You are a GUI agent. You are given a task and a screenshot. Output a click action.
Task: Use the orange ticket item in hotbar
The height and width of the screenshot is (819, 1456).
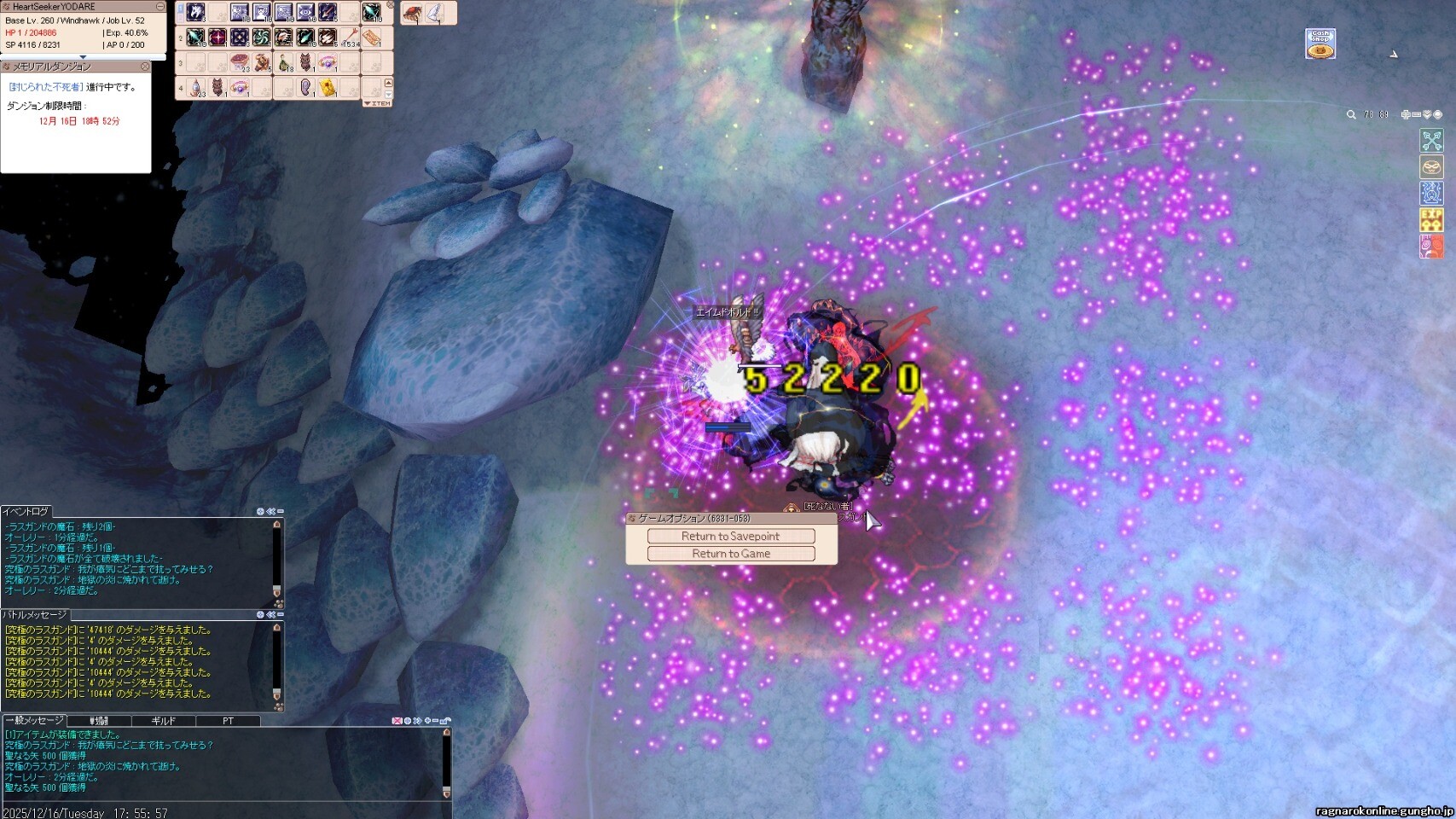[x=371, y=38]
